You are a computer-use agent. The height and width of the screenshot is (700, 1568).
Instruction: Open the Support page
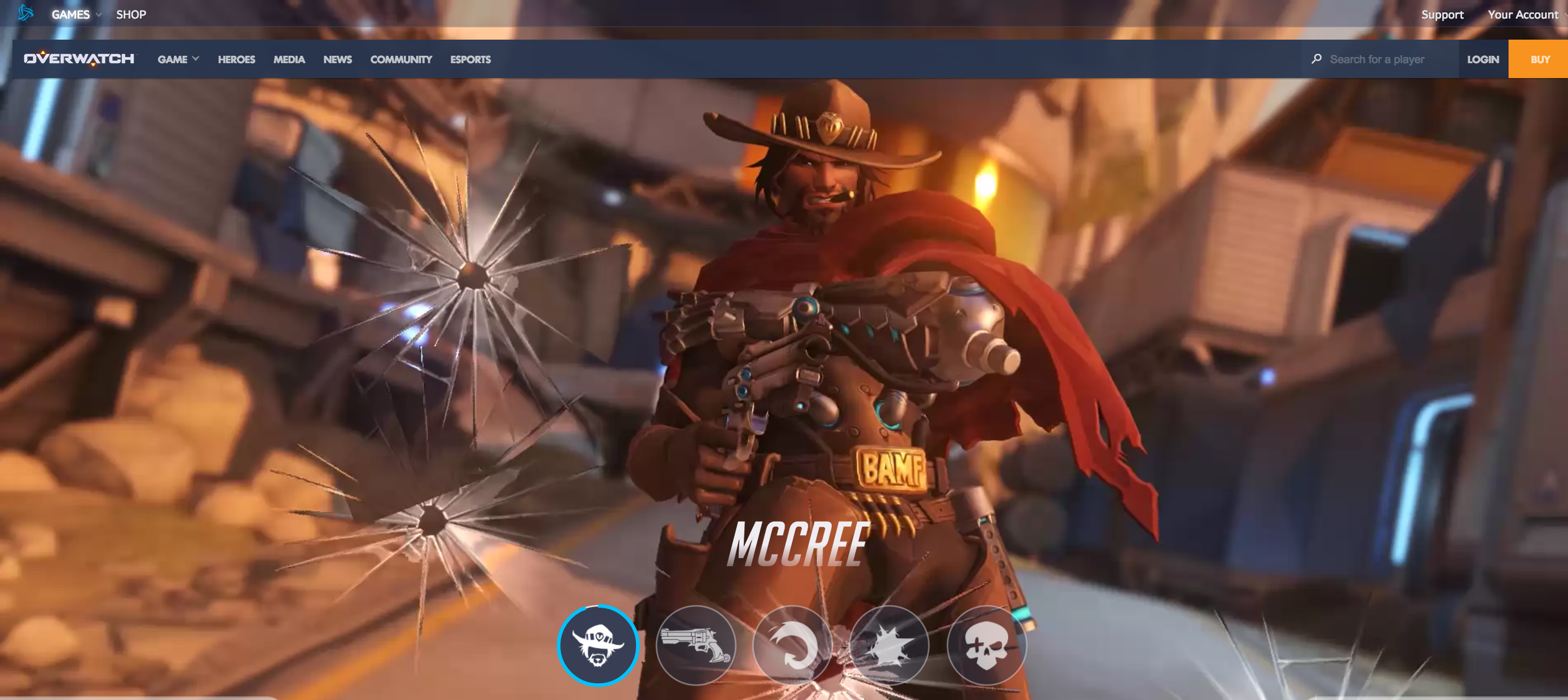click(x=1442, y=14)
